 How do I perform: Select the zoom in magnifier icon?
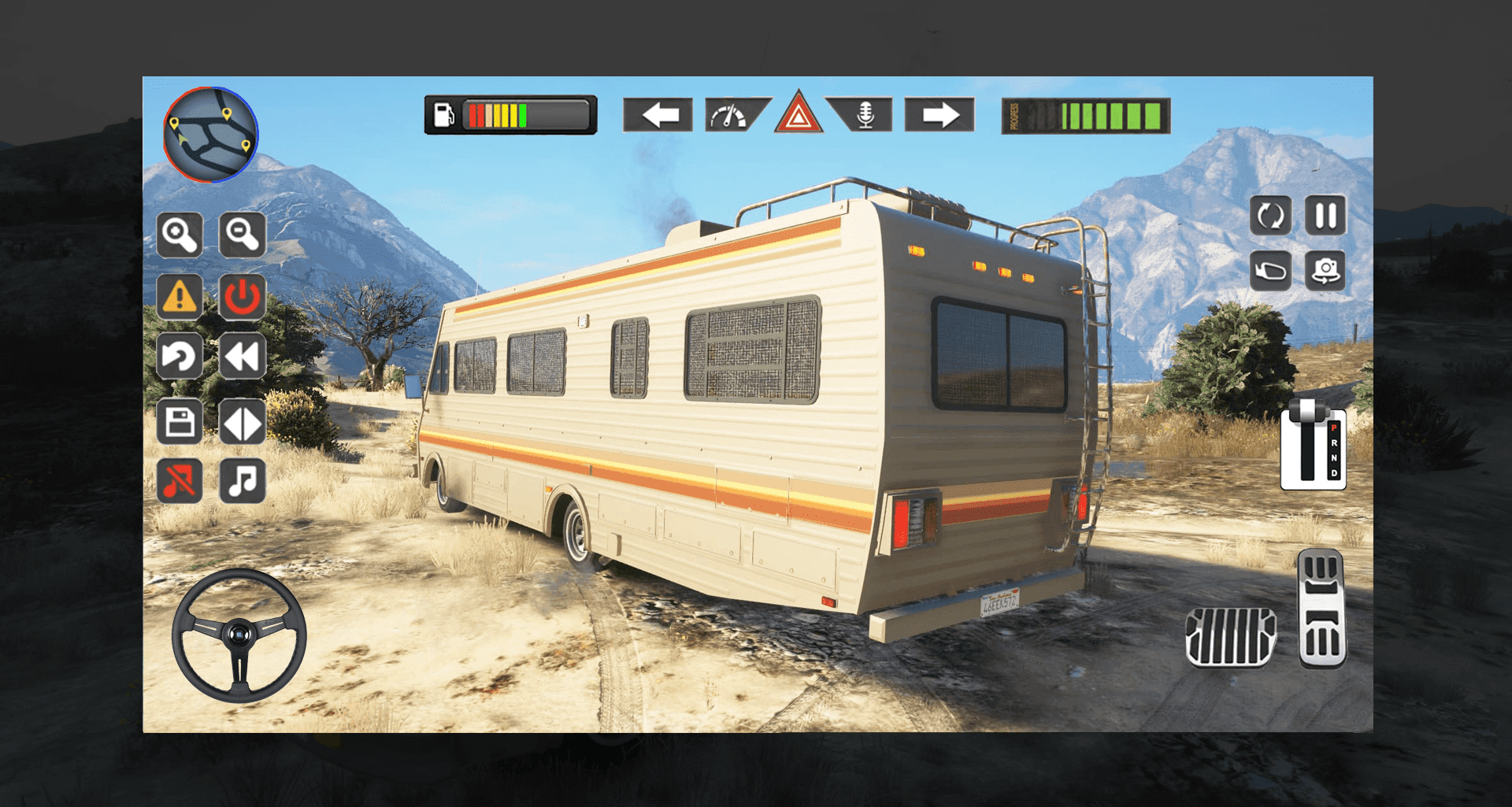179,235
